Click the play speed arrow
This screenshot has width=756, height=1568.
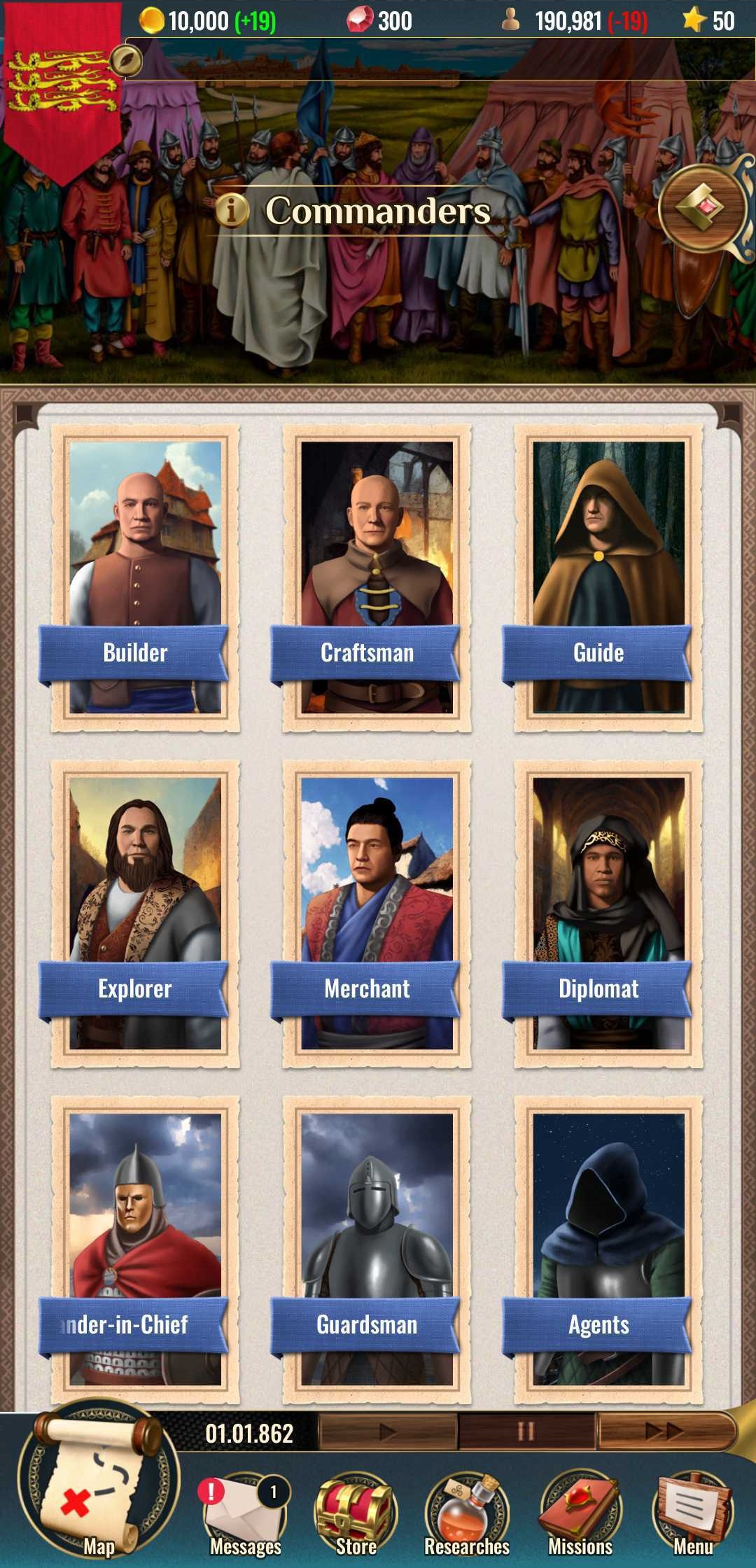point(388,1432)
